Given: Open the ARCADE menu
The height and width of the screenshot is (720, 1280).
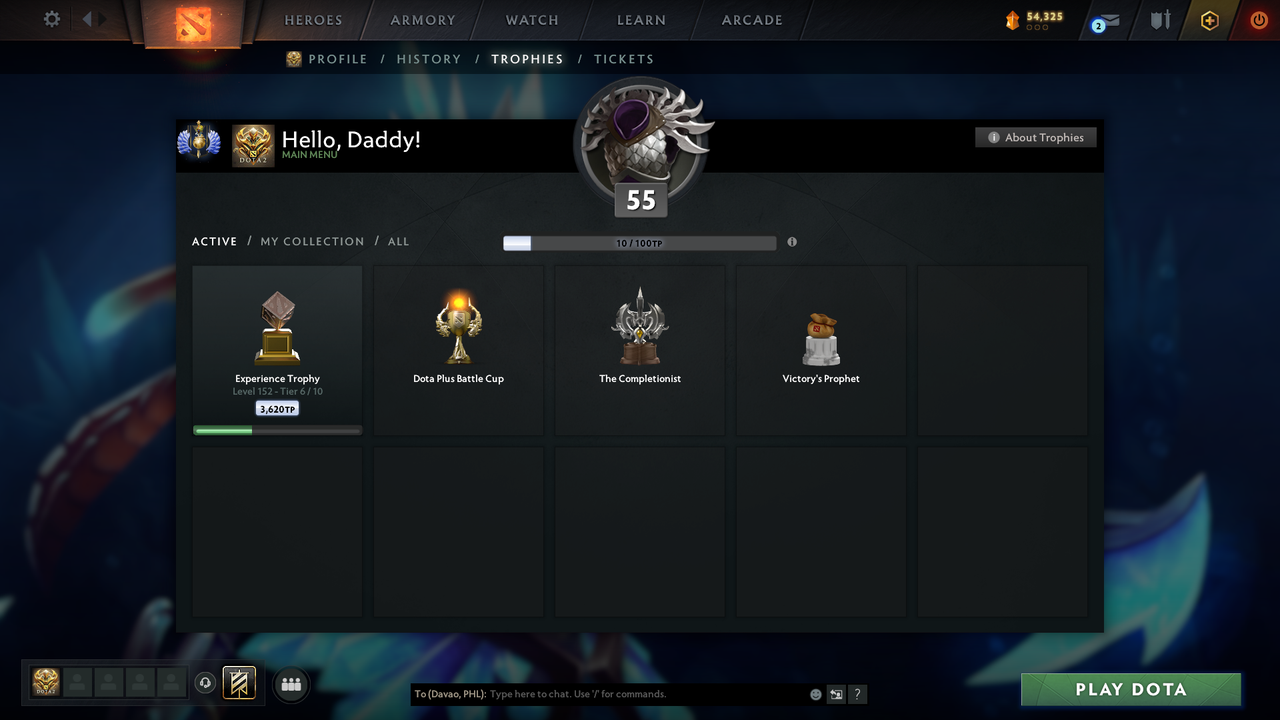Looking at the screenshot, I should click(x=751, y=19).
